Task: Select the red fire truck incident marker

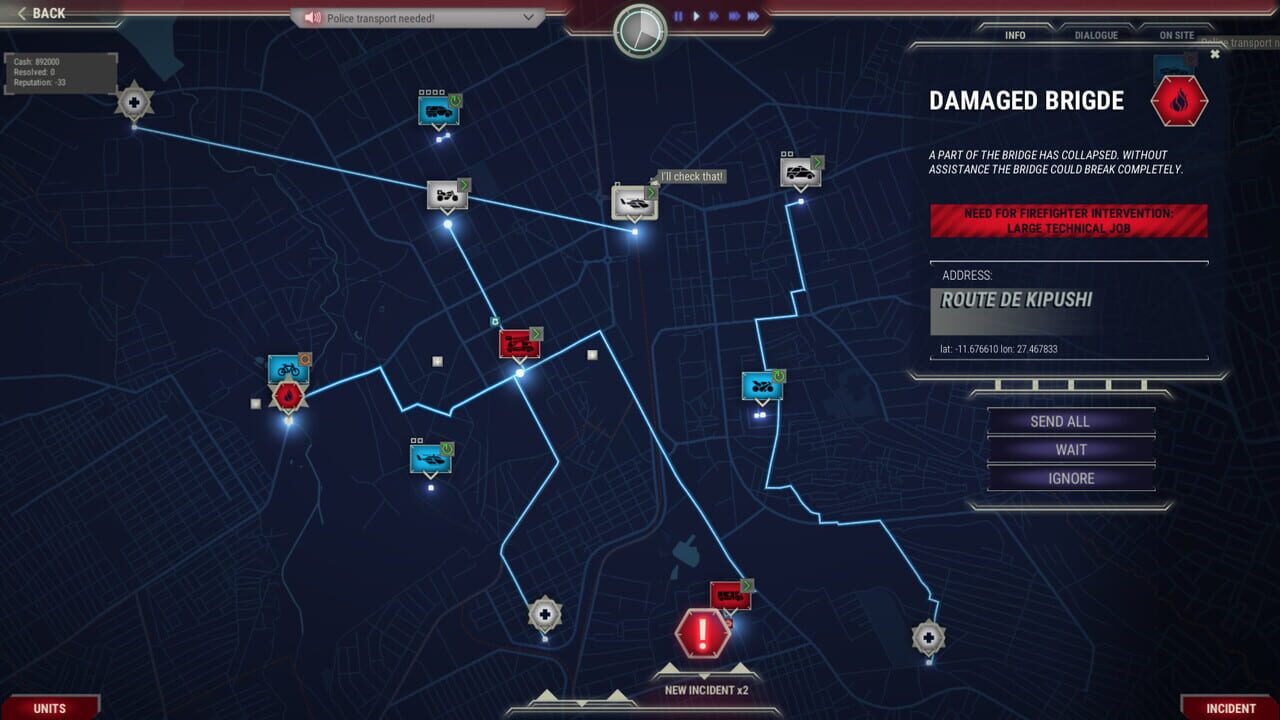Action: pyautogui.click(x=518, y=345)
